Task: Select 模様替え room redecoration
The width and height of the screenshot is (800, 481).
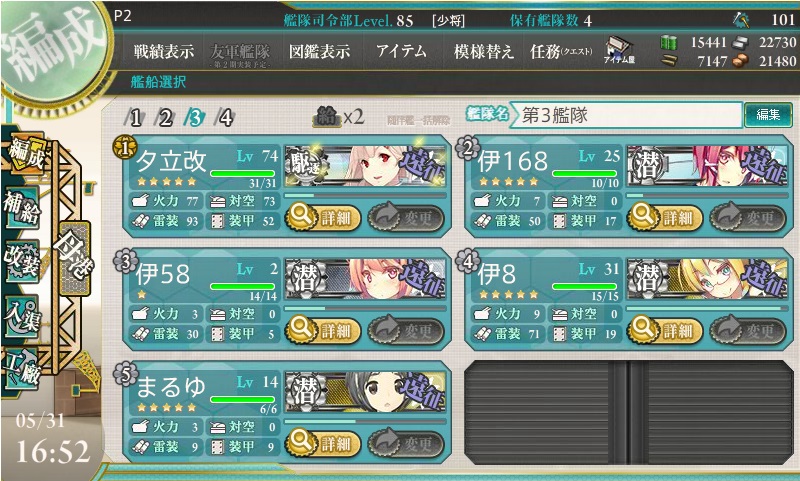Action: pyautogui.click(x=484, y=51)
